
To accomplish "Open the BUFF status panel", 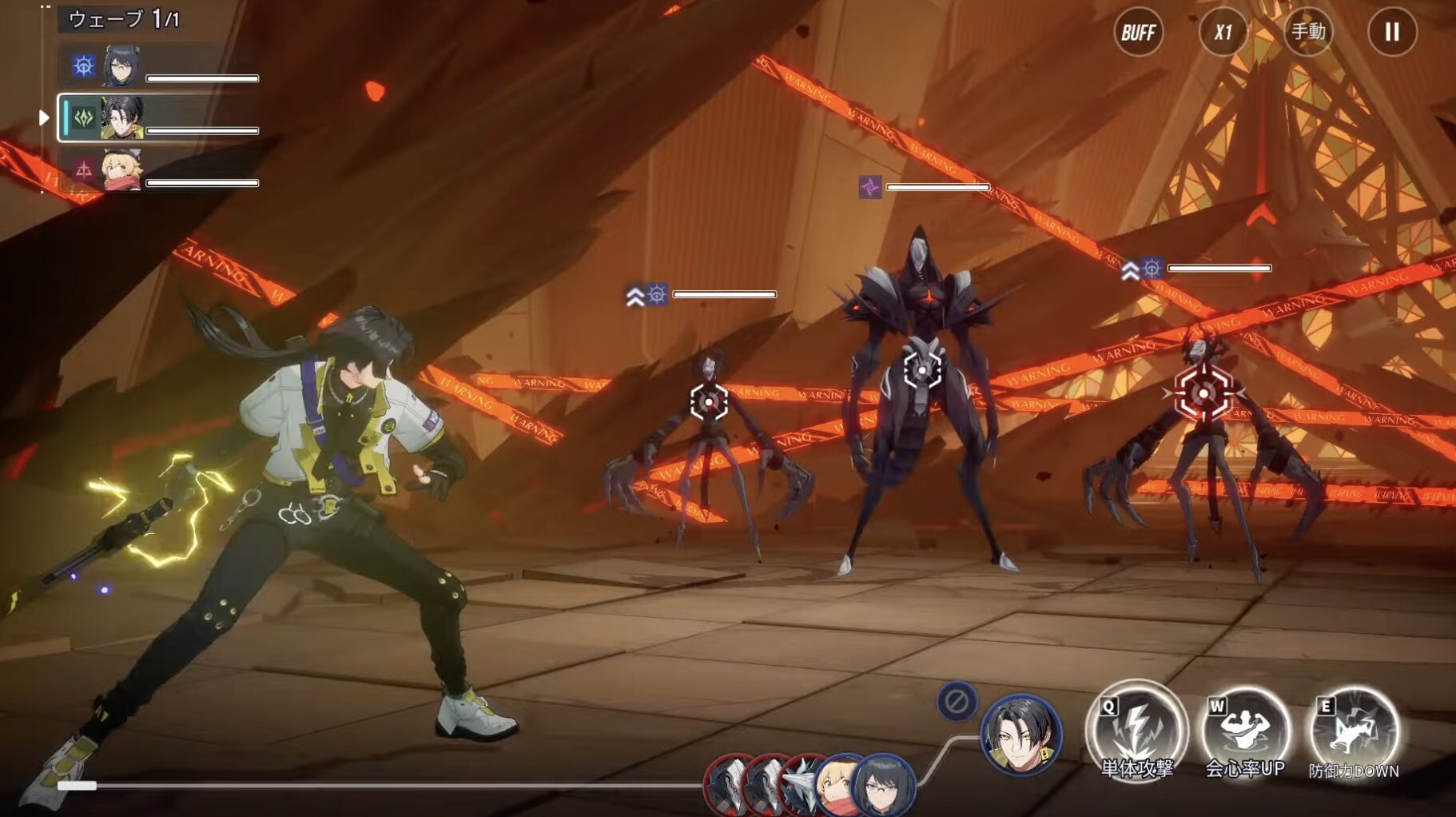I will 1138,33.
